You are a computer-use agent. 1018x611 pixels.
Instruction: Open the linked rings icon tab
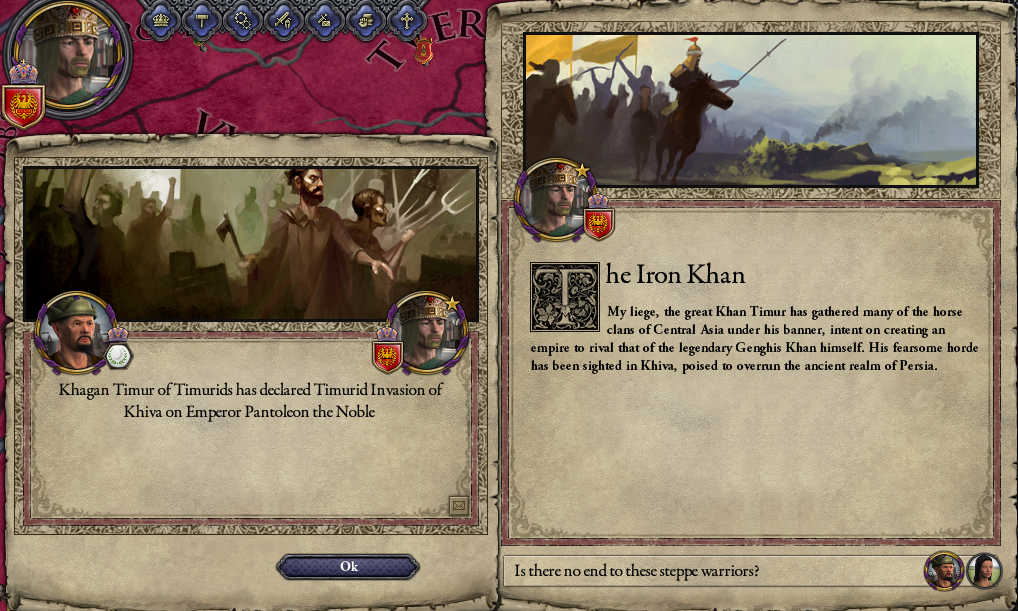click(243, 19)
